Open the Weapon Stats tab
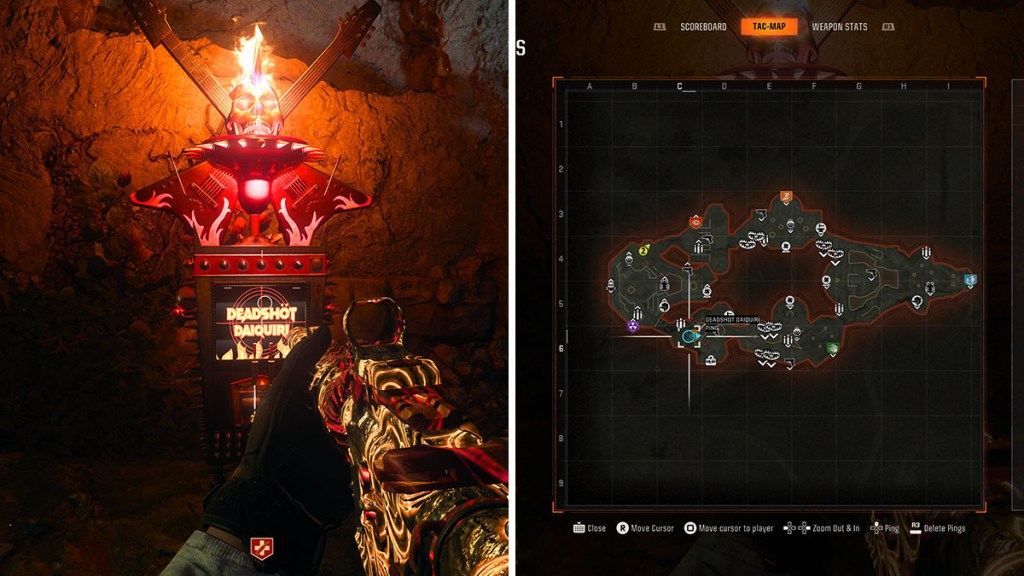 [x=839, y=27]
